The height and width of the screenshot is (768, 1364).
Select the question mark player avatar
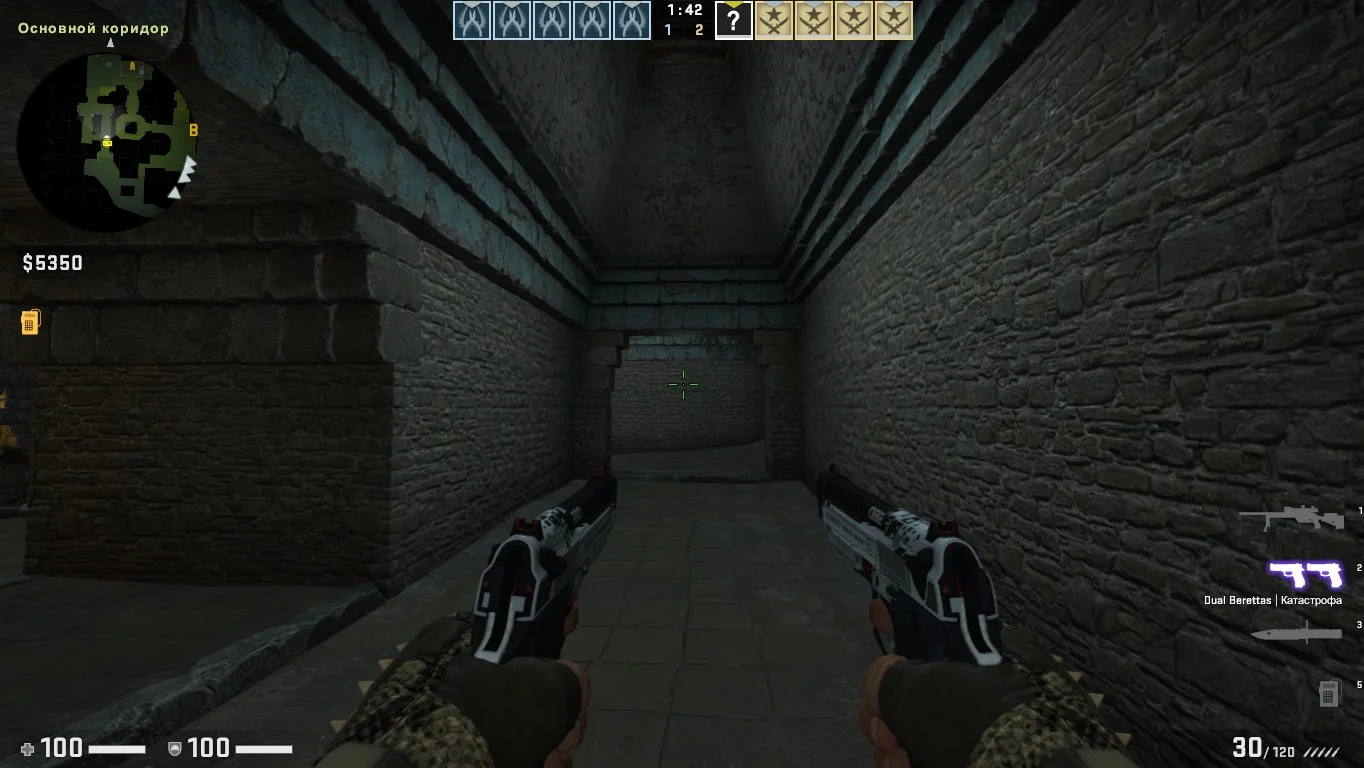pos(734,21)
